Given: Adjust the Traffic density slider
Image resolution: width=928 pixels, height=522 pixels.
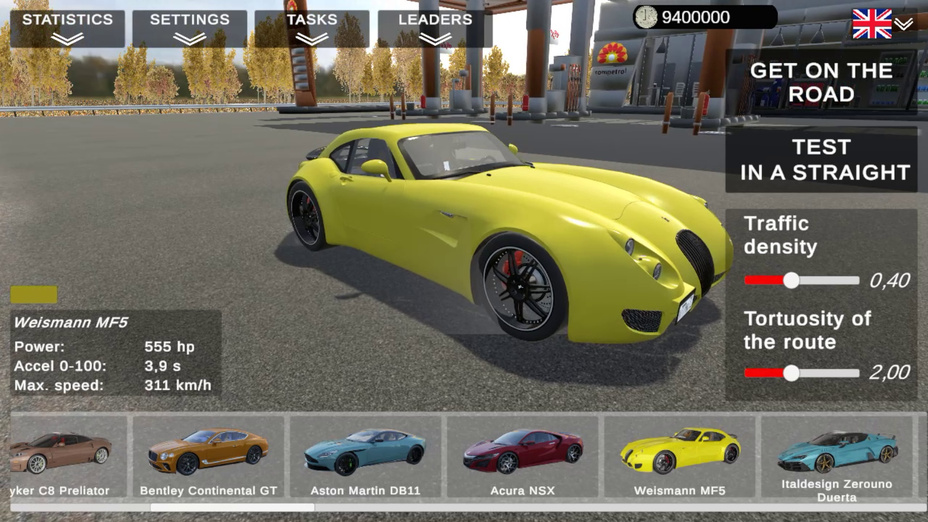Looking at the screenshot, I should (x=791, y=281).
